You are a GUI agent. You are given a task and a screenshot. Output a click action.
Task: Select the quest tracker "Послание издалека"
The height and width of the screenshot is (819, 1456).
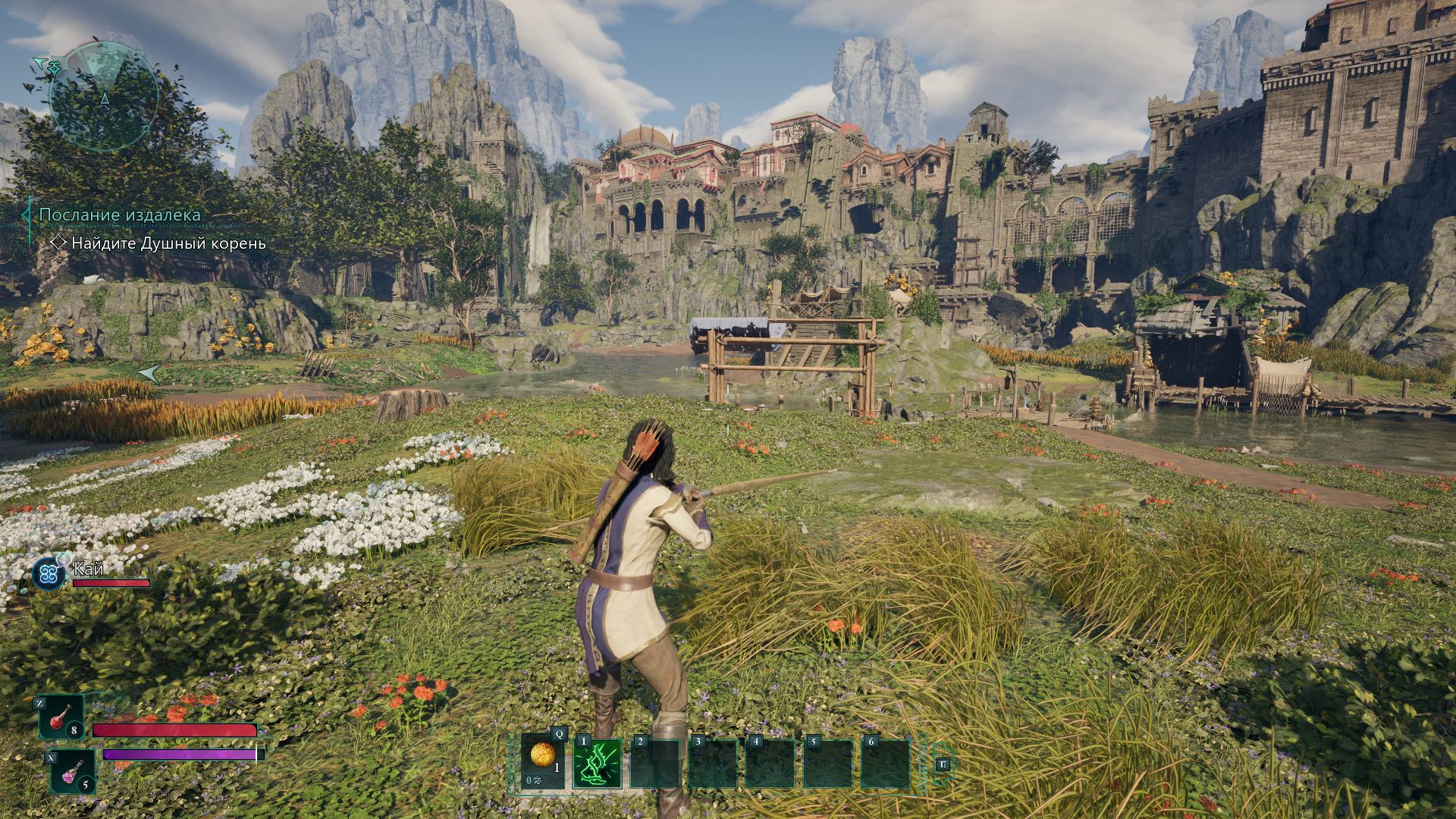120,215
